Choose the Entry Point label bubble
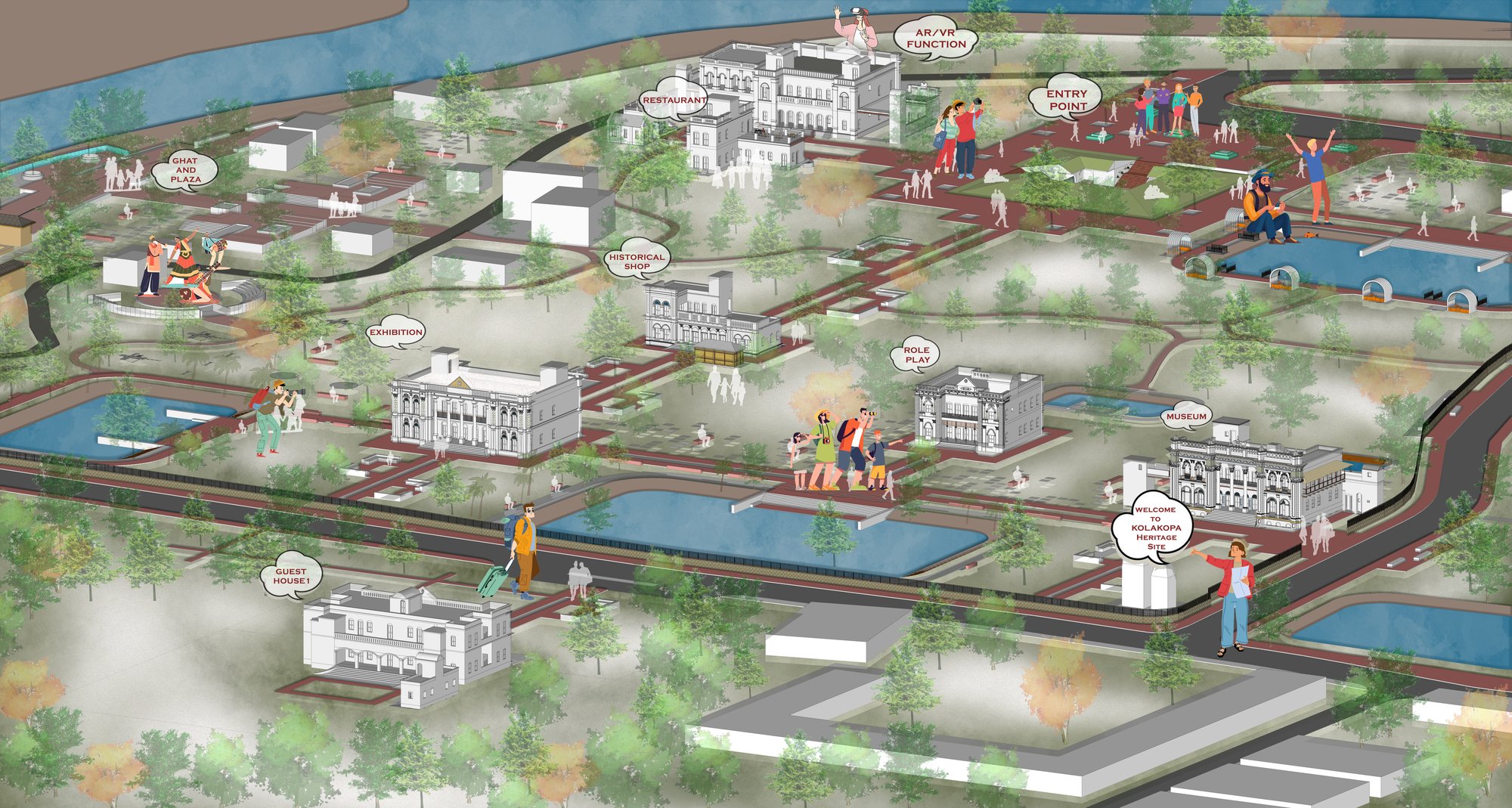1512x808 pixels. tap(1067, 100)
